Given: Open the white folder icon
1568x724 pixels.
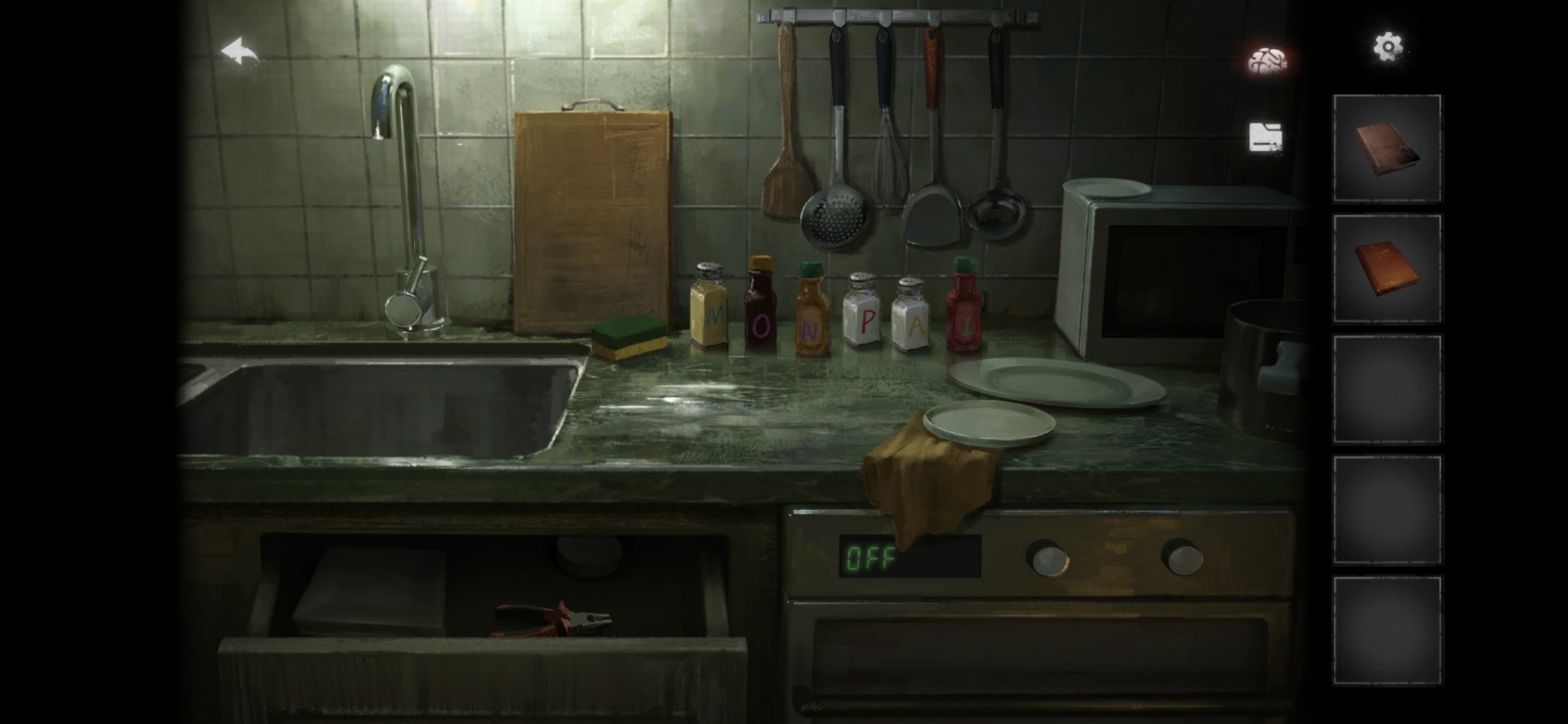Looking at the screenshot, I should click(x=1266, y=137).
